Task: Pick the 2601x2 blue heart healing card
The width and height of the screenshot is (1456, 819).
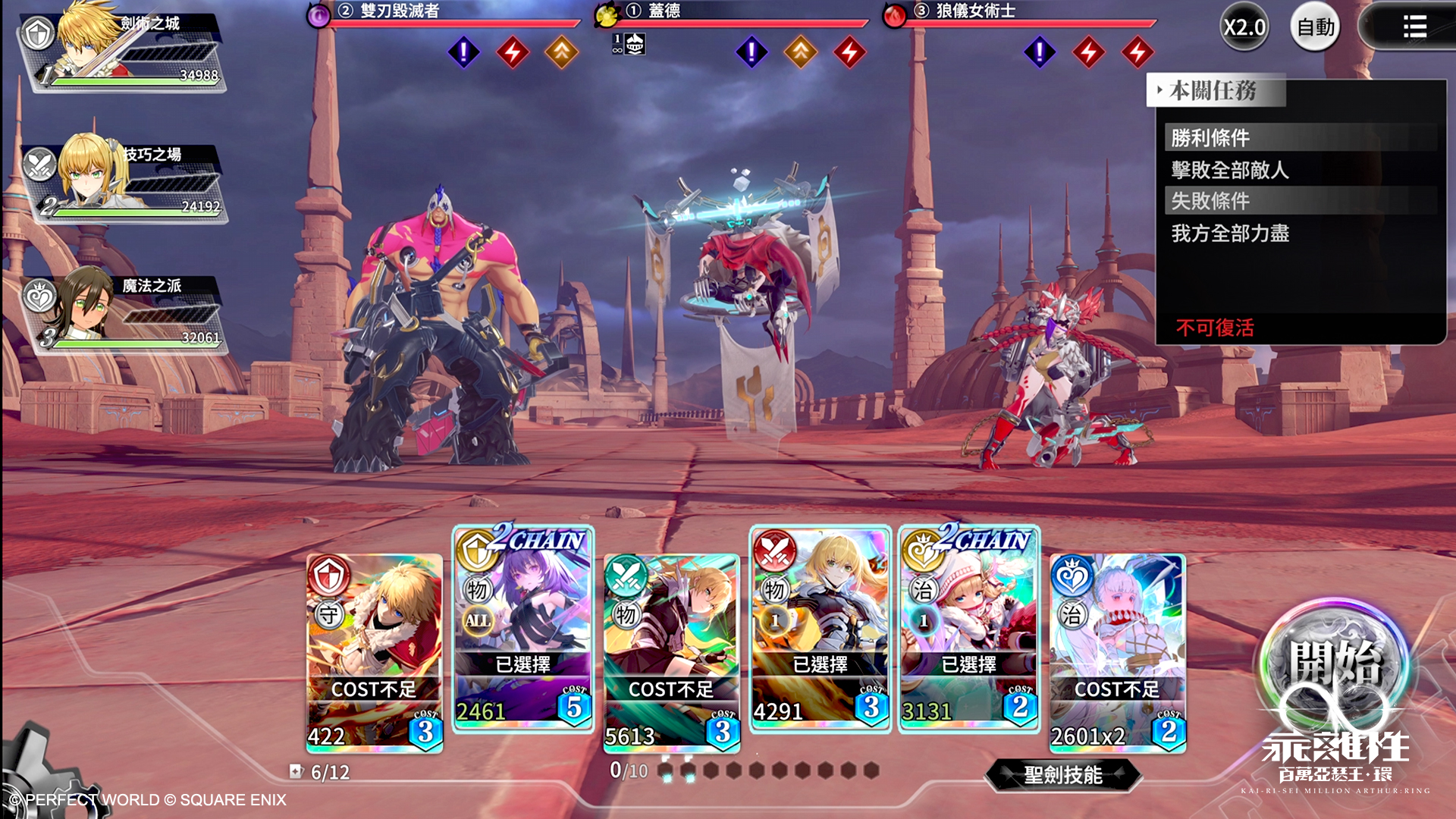Action: [1117, 654]
